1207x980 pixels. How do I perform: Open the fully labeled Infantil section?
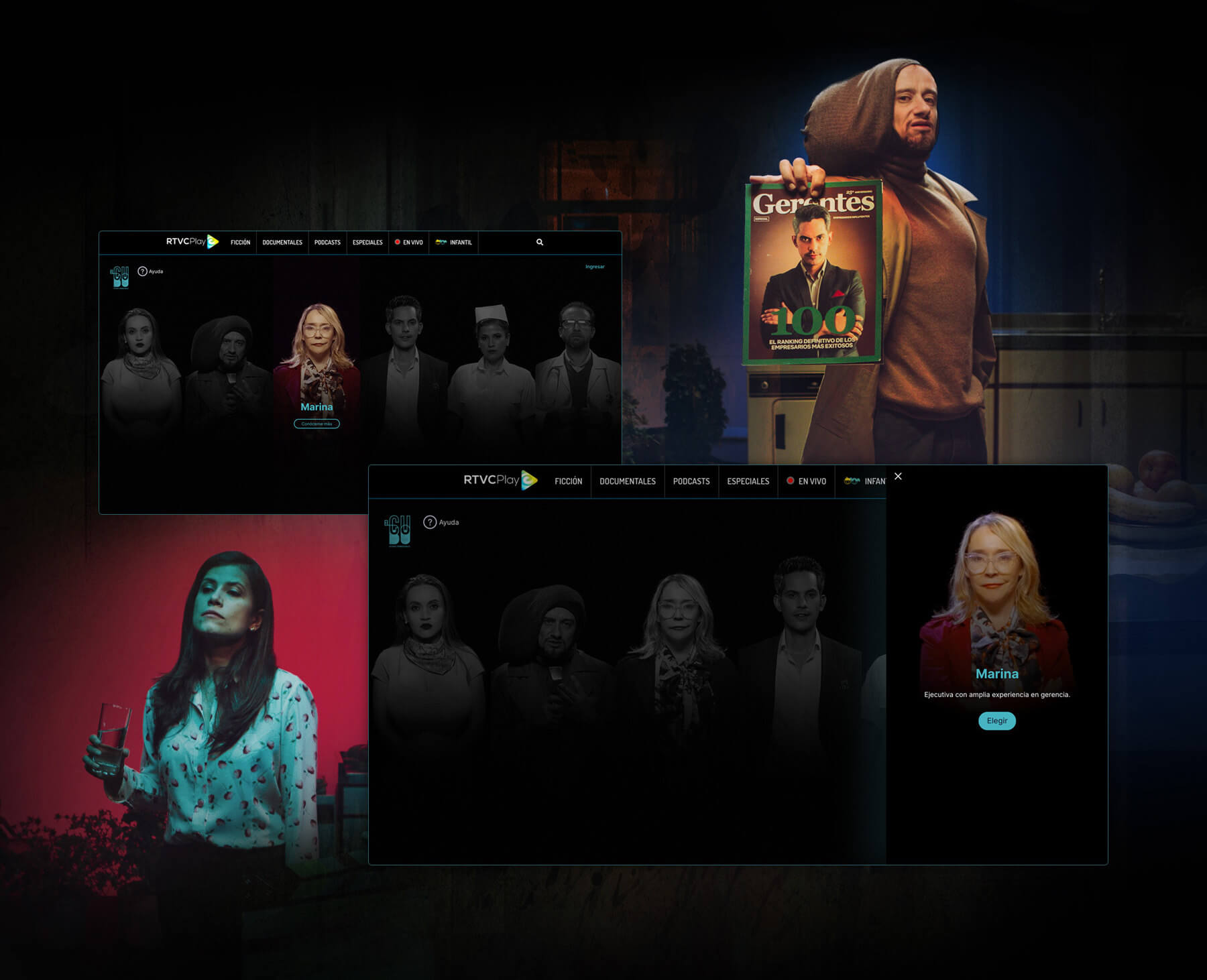(454, 243)
